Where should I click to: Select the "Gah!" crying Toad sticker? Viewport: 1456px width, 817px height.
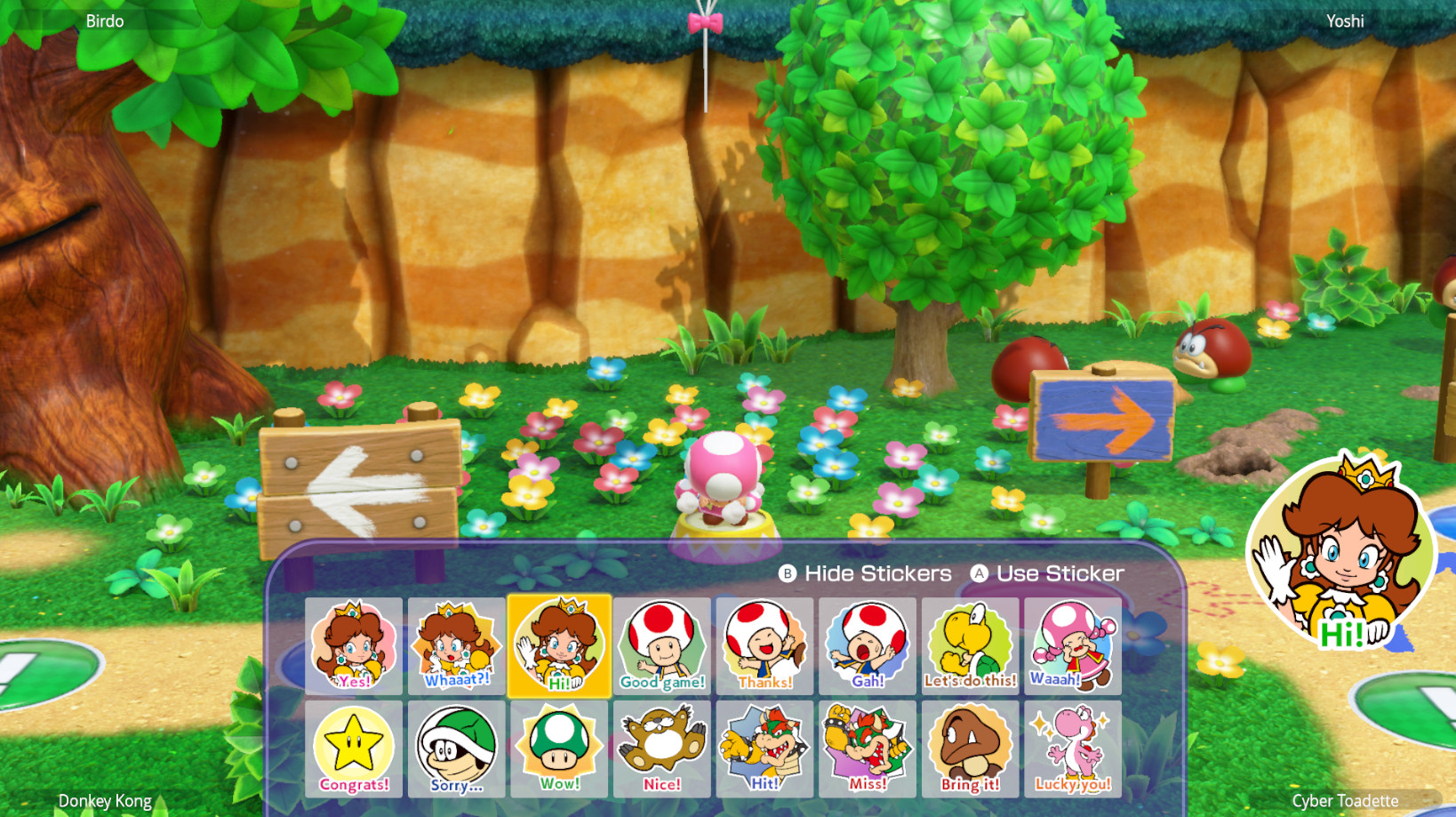(x=868, y=646)
